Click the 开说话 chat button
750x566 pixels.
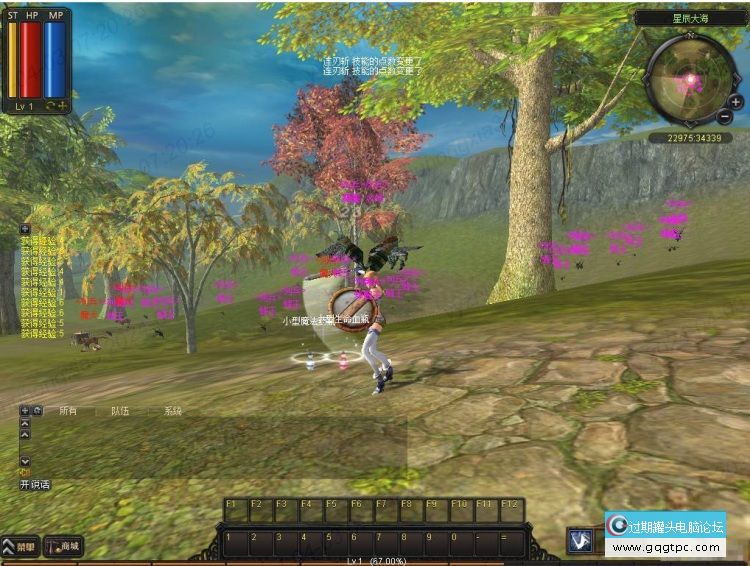tap(34, 484)
